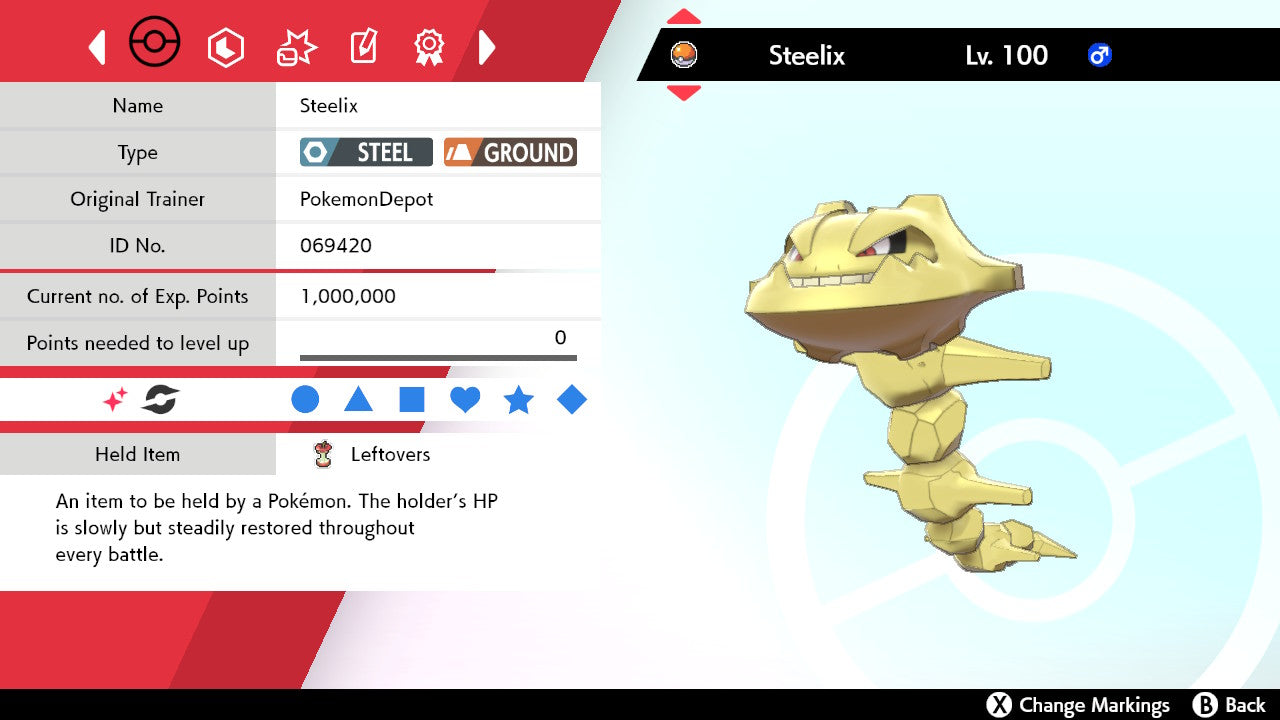
Task: Click Change Markings at the bottom
Action: pos(1078,705)
